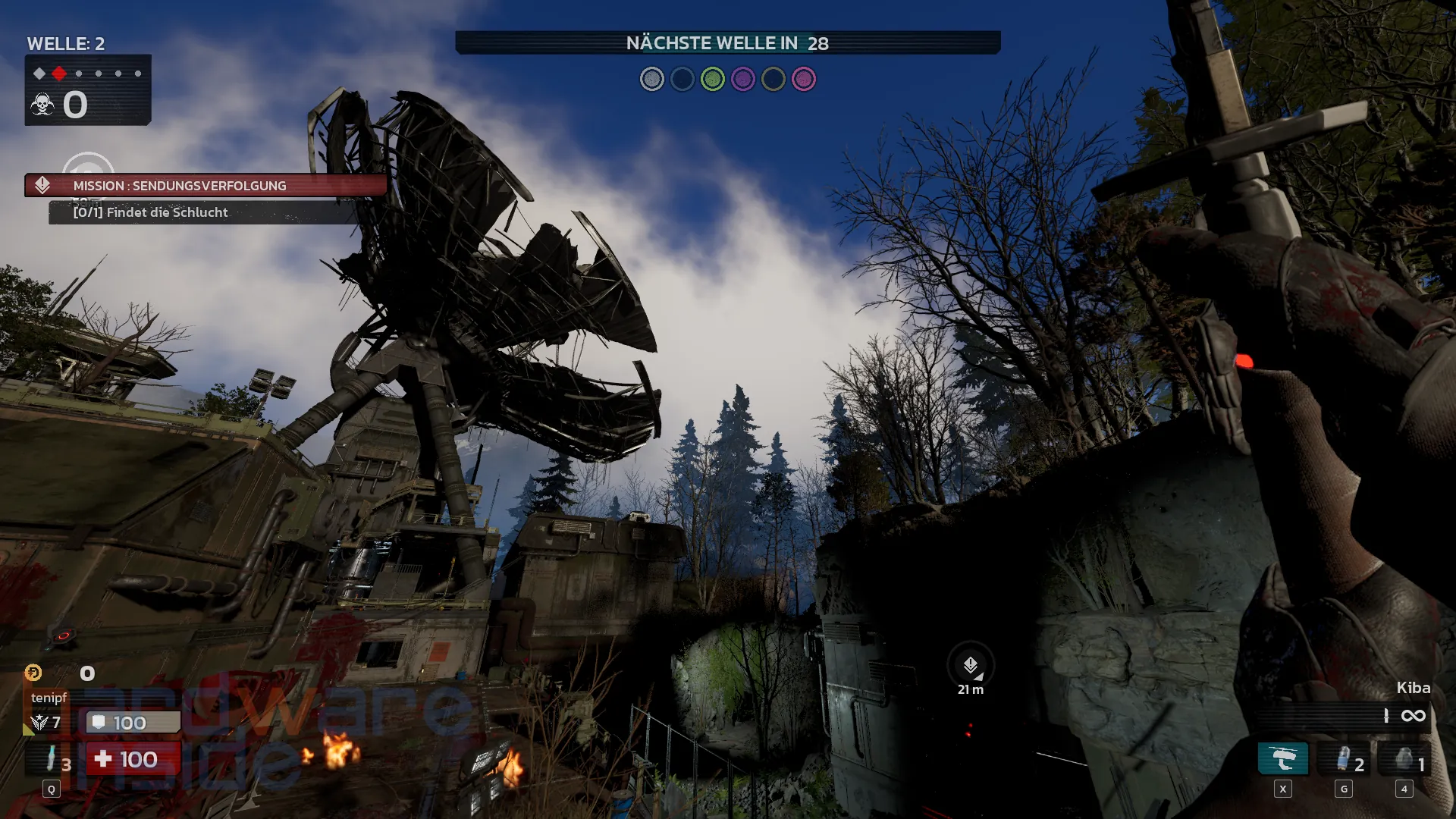Viewport: 1456px width, 819px height.
Task: Use the healing syringe slot
Action: pos(51,758)
